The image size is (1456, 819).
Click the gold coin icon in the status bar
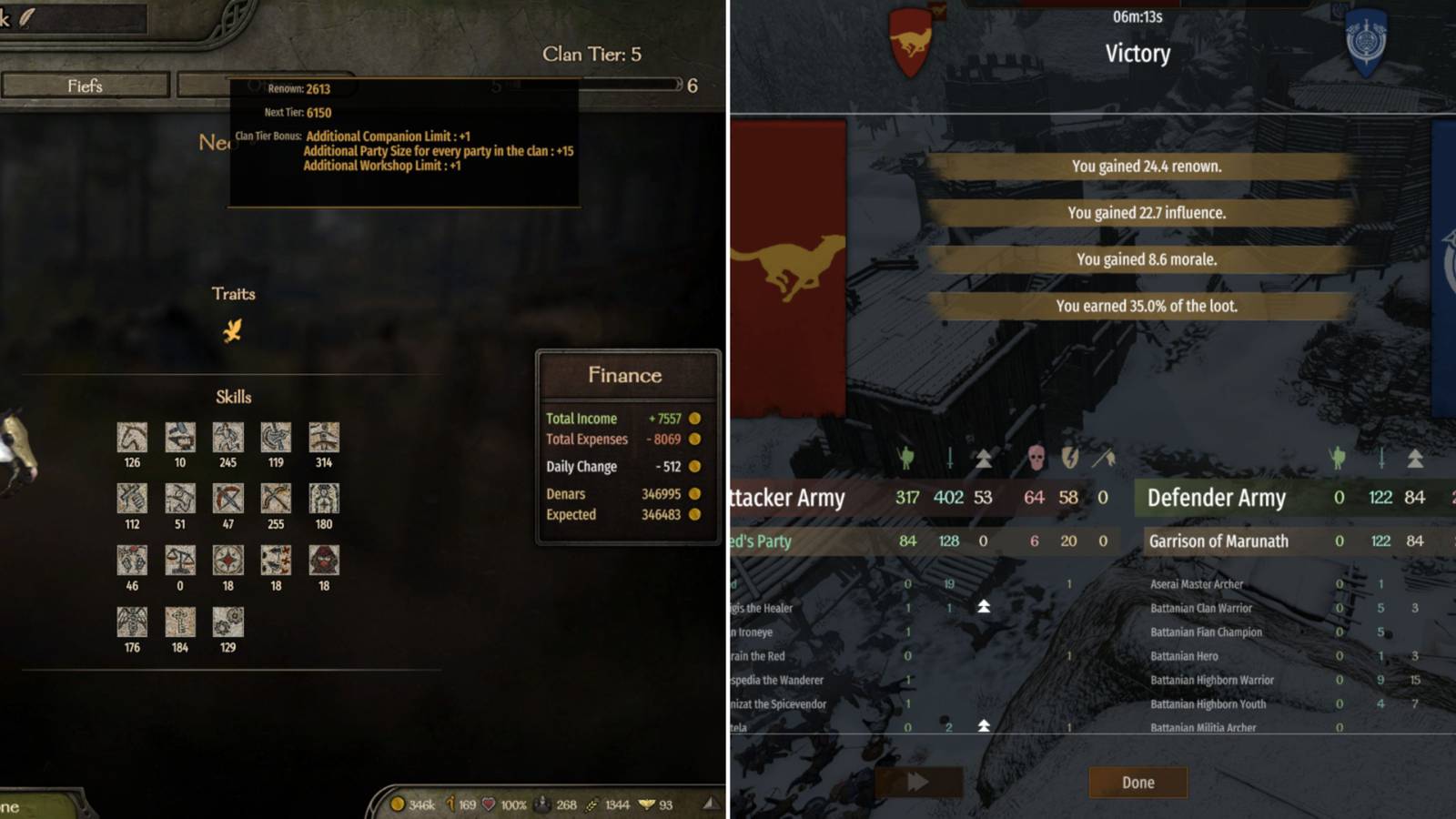(x=398, y=804)
